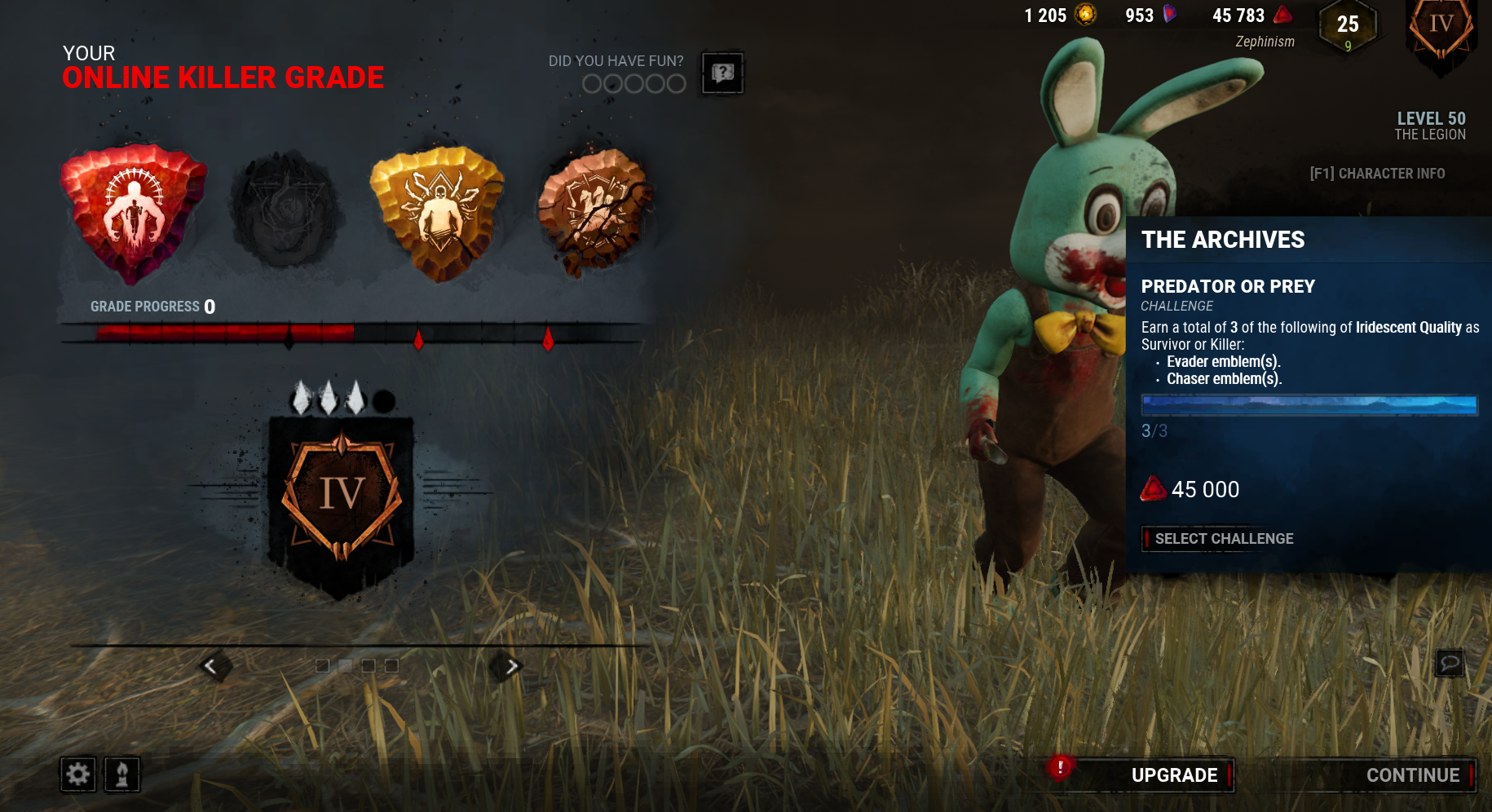Click the question mark icon near Did You Have Fun
This screenshot has height=812, width=1492.
(x=722, y=73)
